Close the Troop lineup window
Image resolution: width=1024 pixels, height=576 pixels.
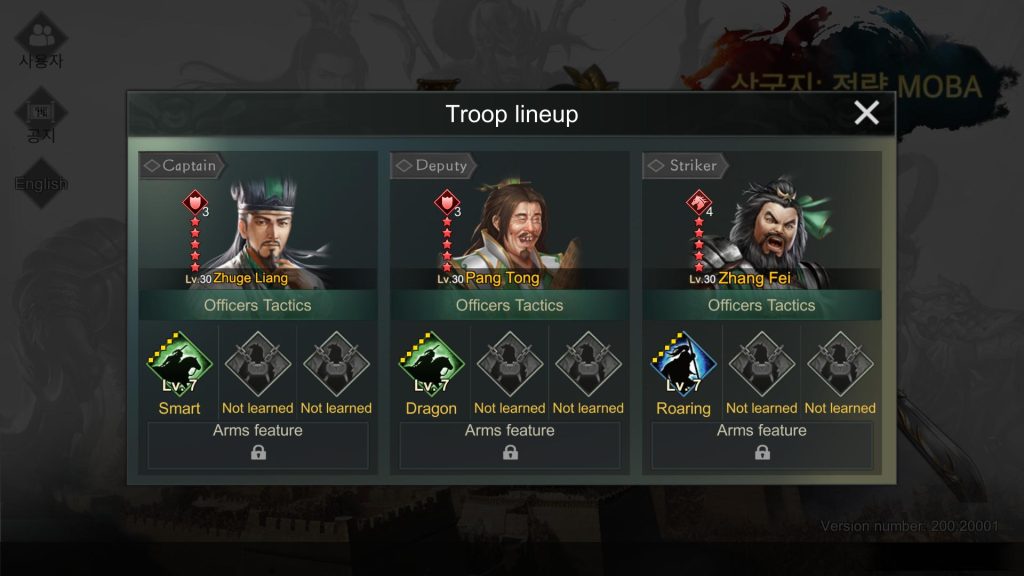(x=866, y=113)
